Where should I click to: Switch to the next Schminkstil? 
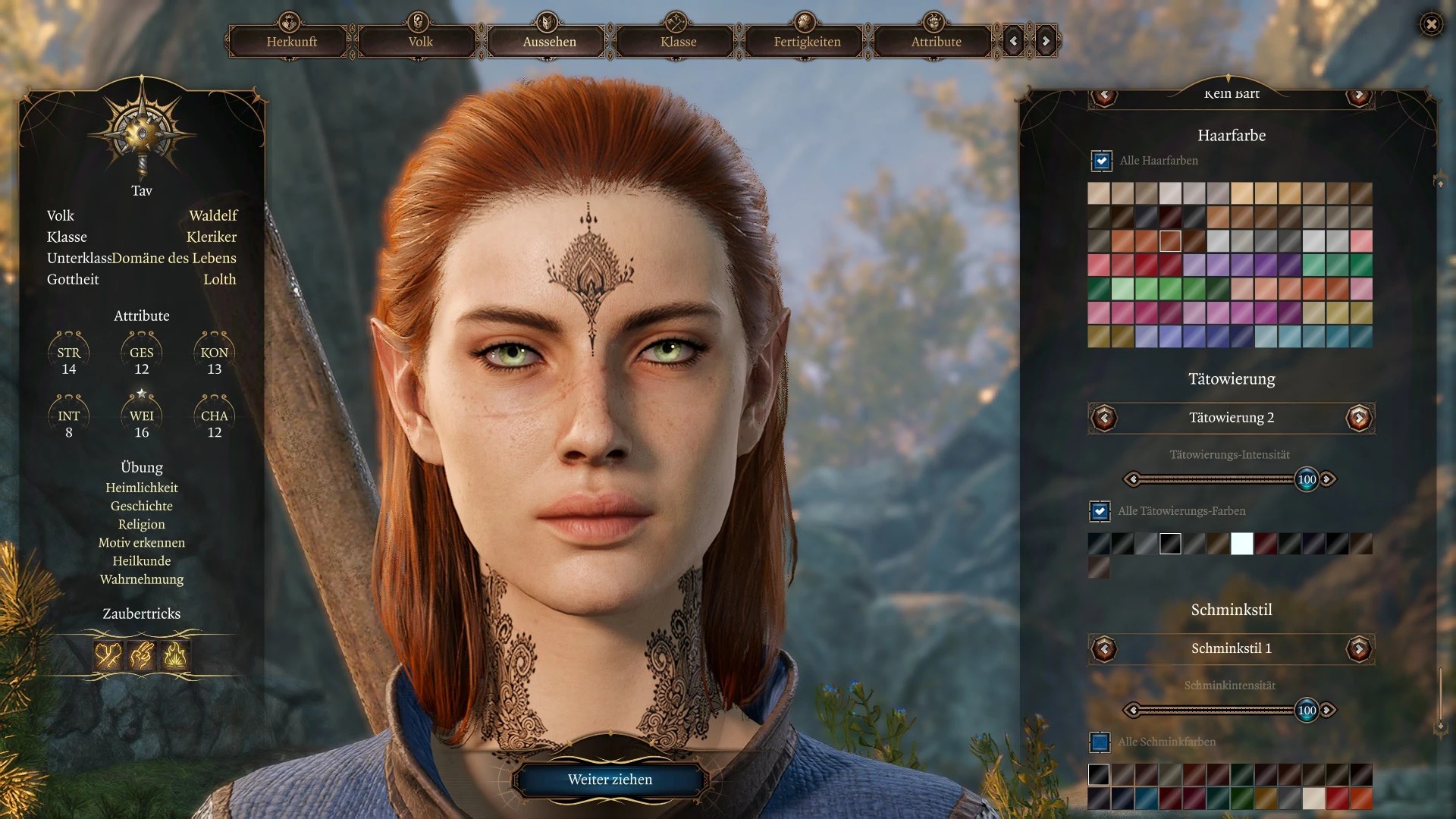1358,648
